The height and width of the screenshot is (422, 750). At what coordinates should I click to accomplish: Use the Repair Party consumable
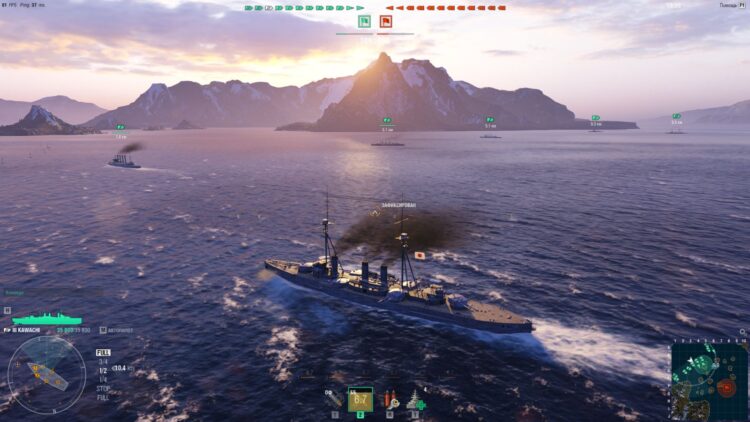click(414, 400)
